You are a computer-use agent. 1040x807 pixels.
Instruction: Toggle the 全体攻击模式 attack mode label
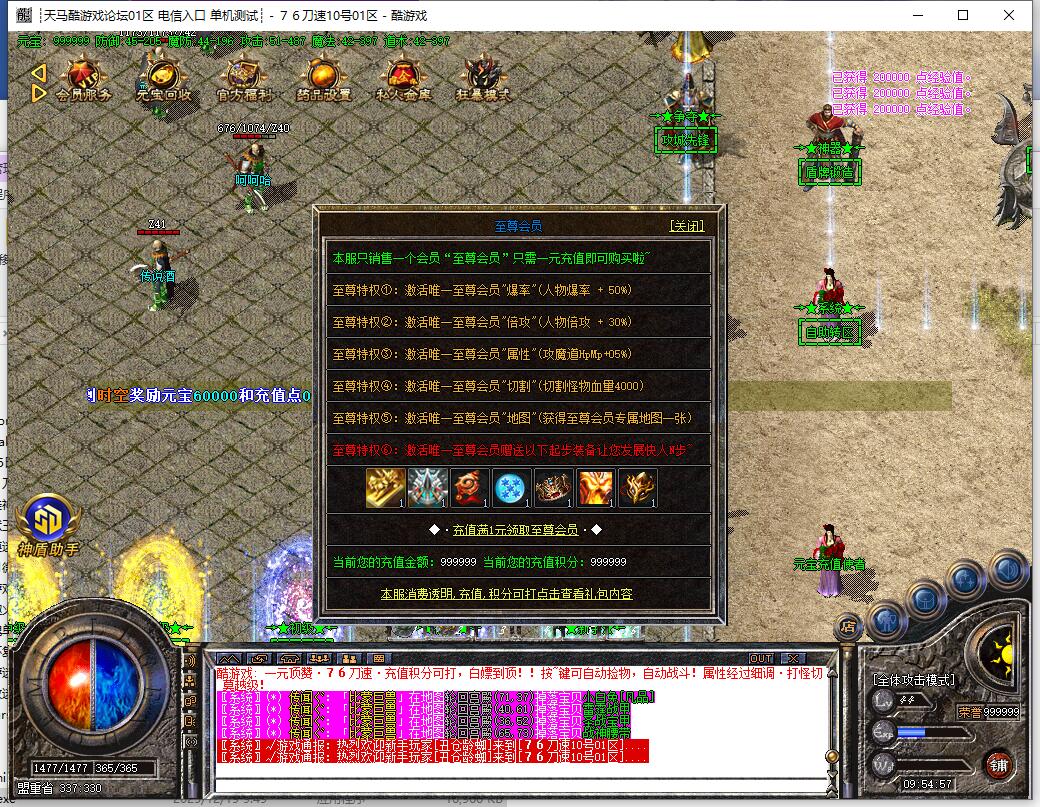pyautogui.click(x=914, y=680)
